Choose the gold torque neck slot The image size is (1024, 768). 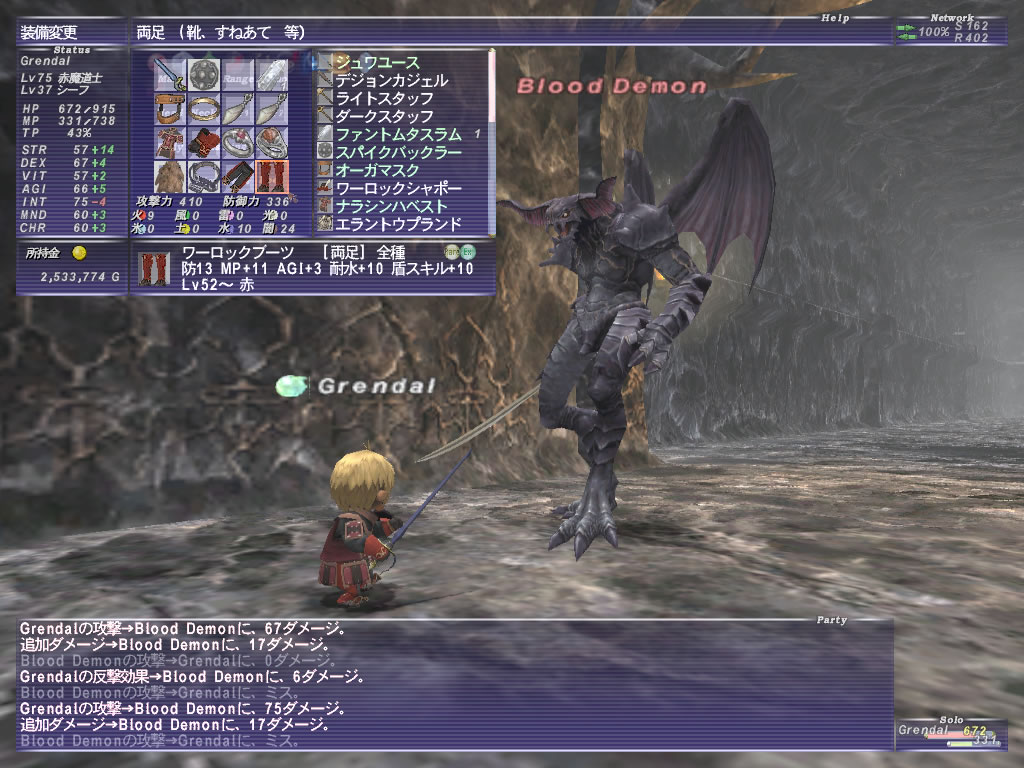[x=204, y=109]
